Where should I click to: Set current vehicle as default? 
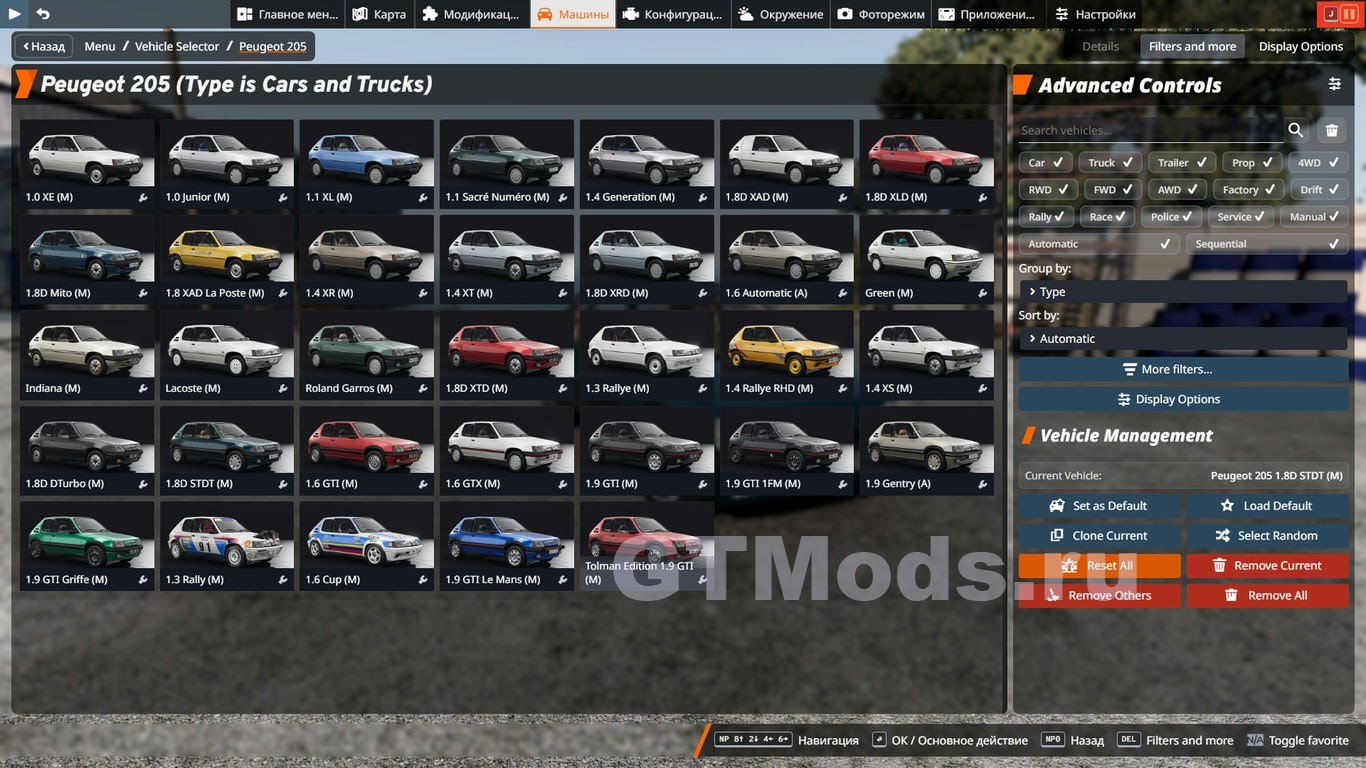pos(1099,506)
